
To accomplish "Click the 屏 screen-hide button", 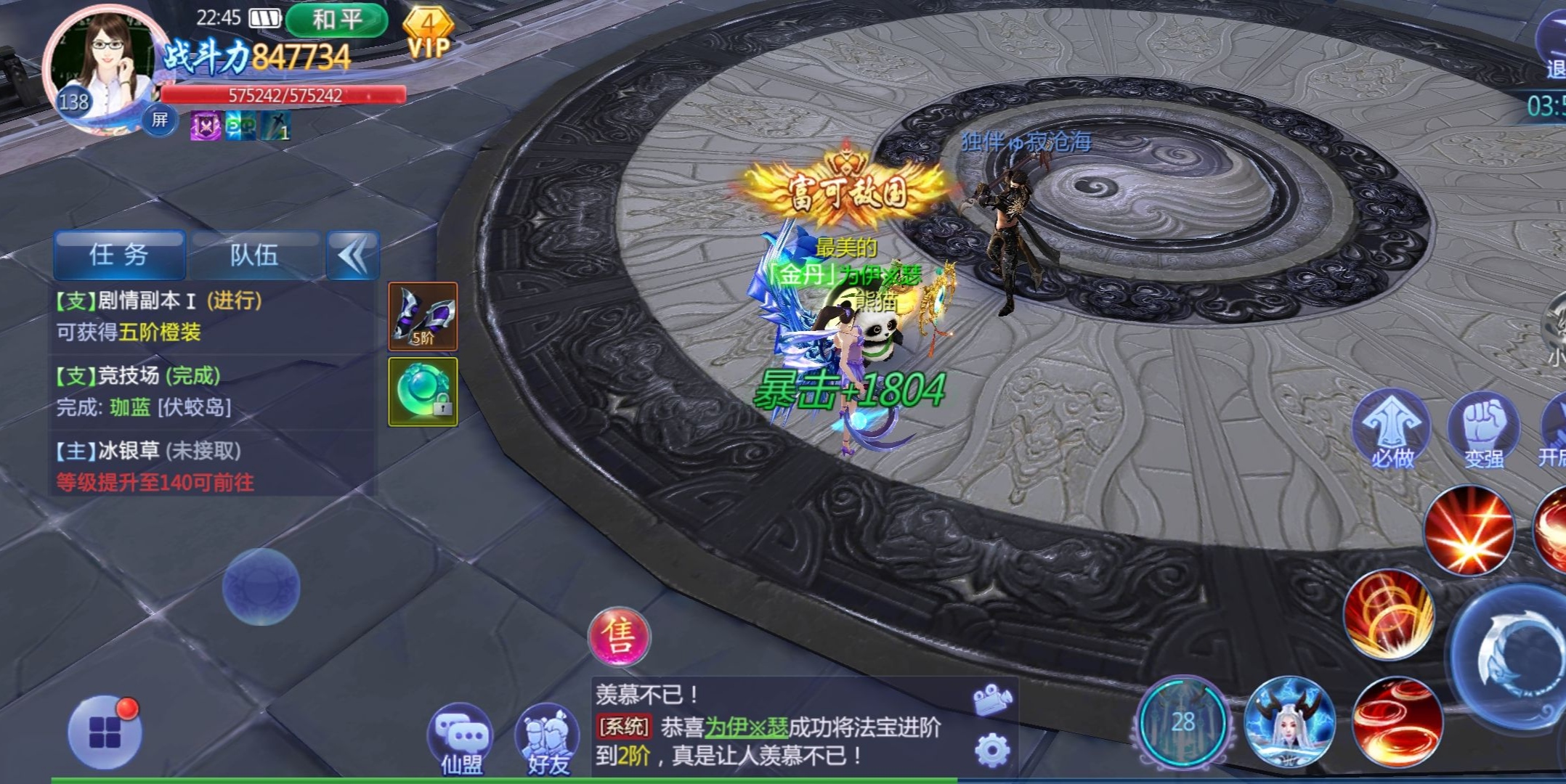I will 159,119.
